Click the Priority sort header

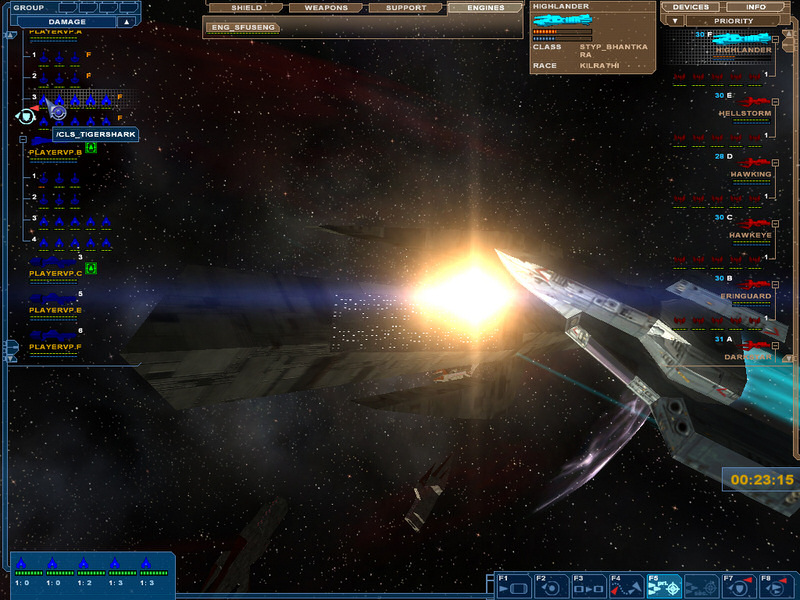click(734, 20)
